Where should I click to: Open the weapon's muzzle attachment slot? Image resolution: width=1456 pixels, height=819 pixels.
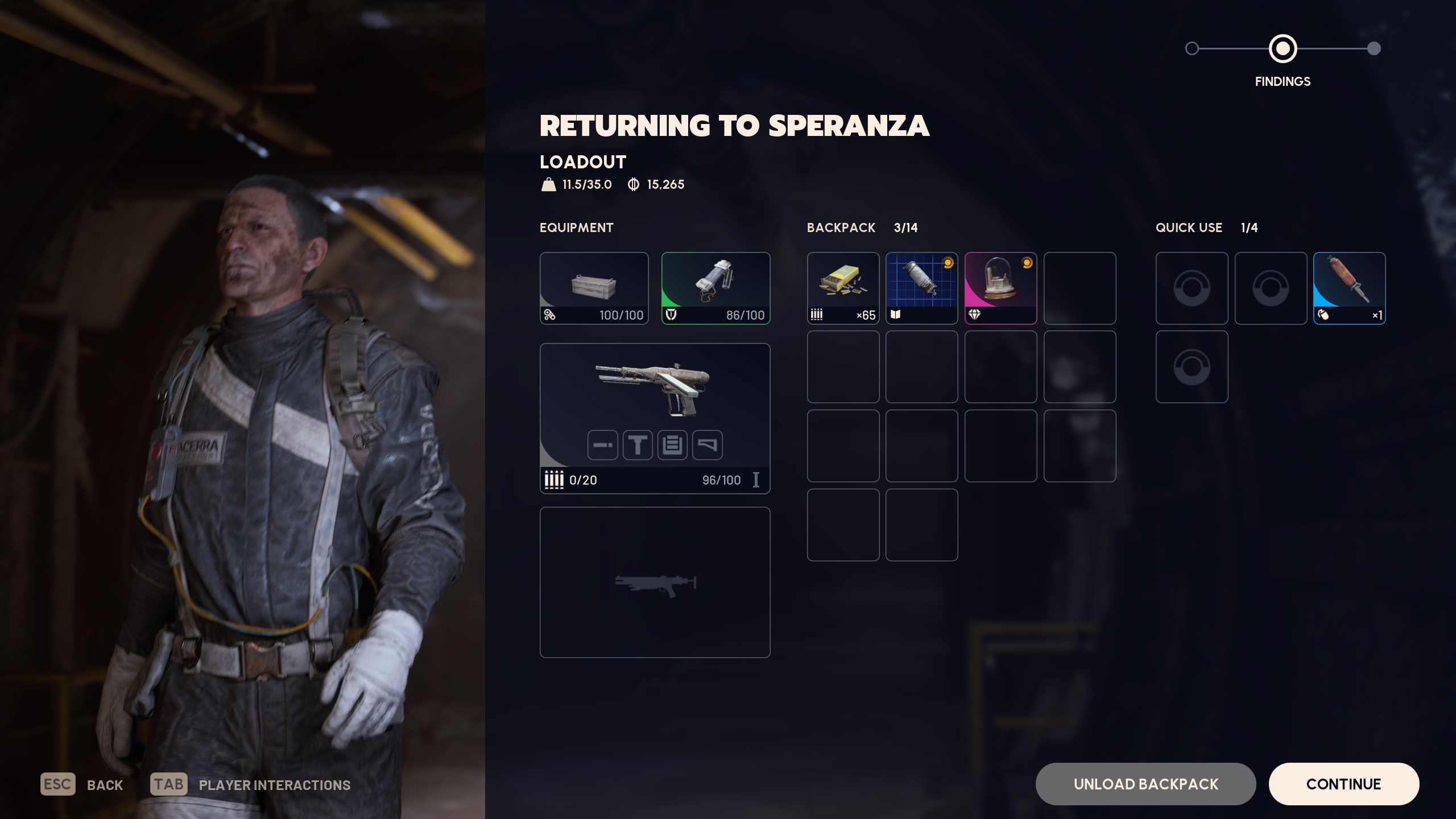click(602, 445)
